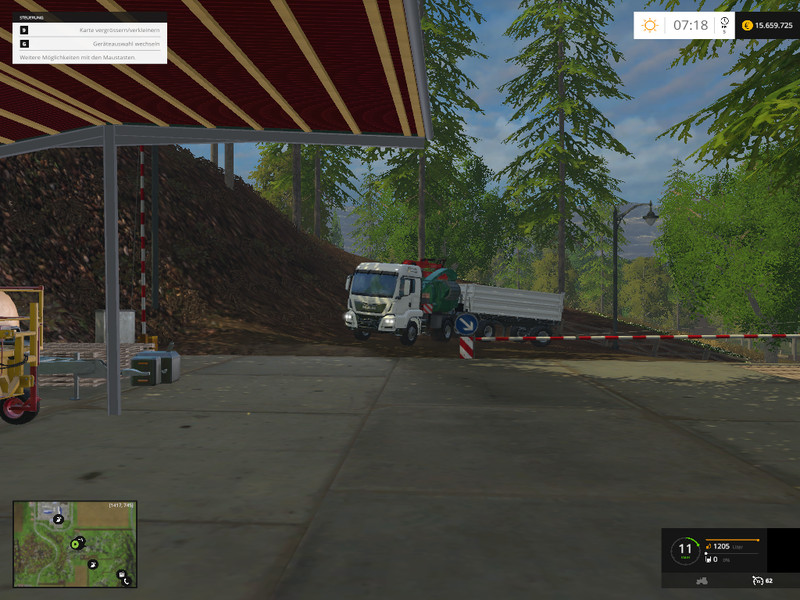Select the green player marker on minimap
Viewport: 800px width, 600px height.
click(76, 543)
